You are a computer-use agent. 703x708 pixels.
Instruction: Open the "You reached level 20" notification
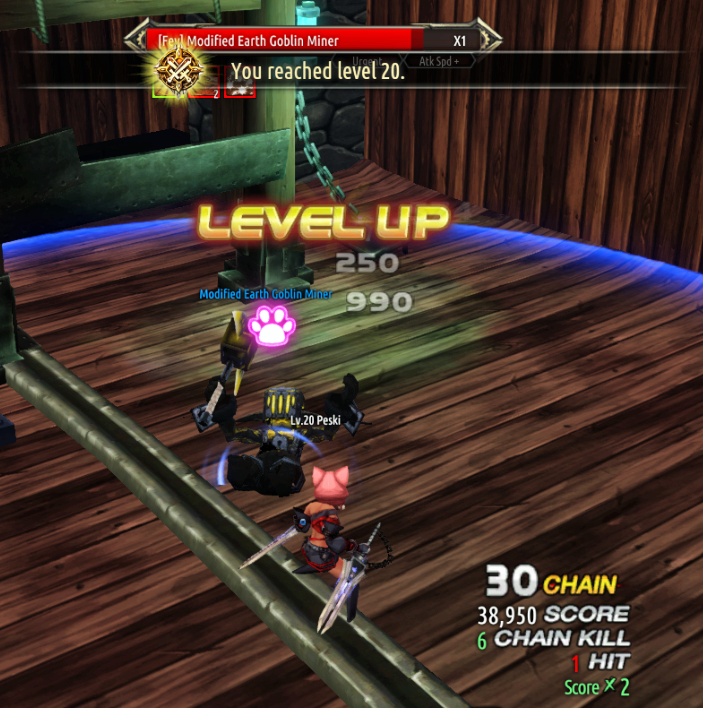point(318,72)
